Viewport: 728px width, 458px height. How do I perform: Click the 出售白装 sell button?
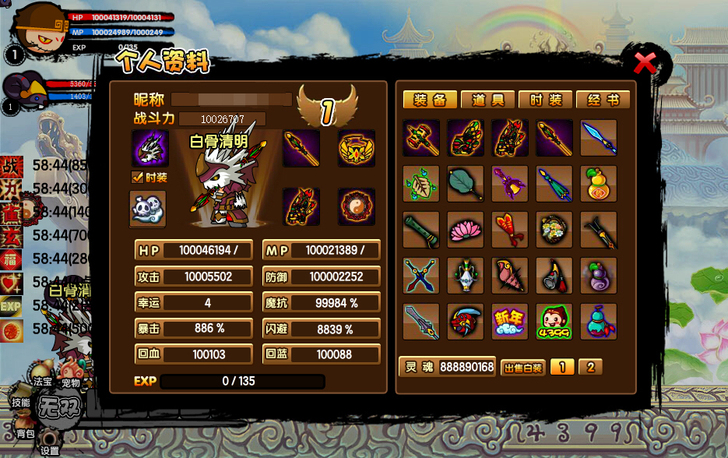pyautogui.click(x=523, y=367)
